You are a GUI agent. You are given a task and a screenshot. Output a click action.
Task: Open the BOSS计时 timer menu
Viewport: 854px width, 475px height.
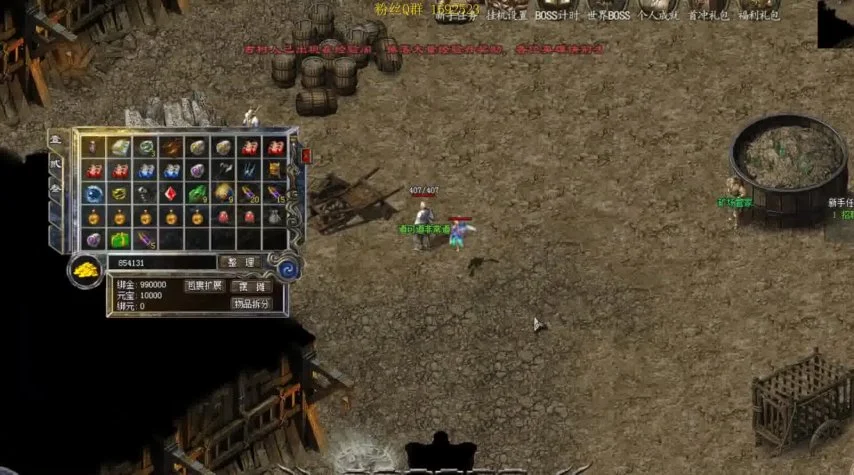pos(558,15)
